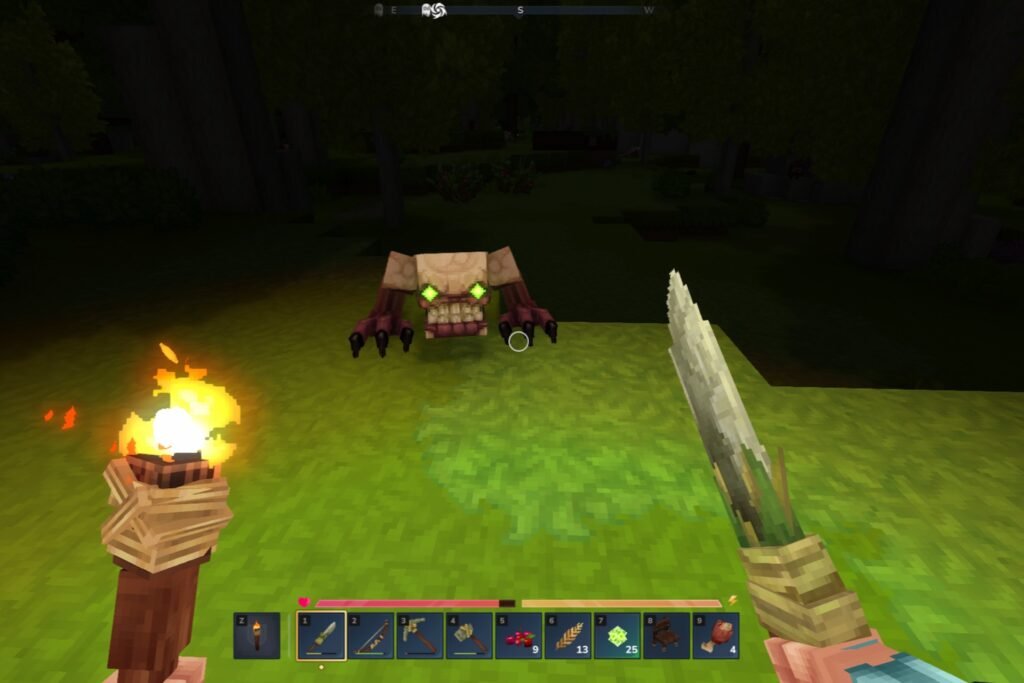Select the cooked meat slot
Image resolution: width=1024 pixels, height=683 pixels.
[716, 636]
